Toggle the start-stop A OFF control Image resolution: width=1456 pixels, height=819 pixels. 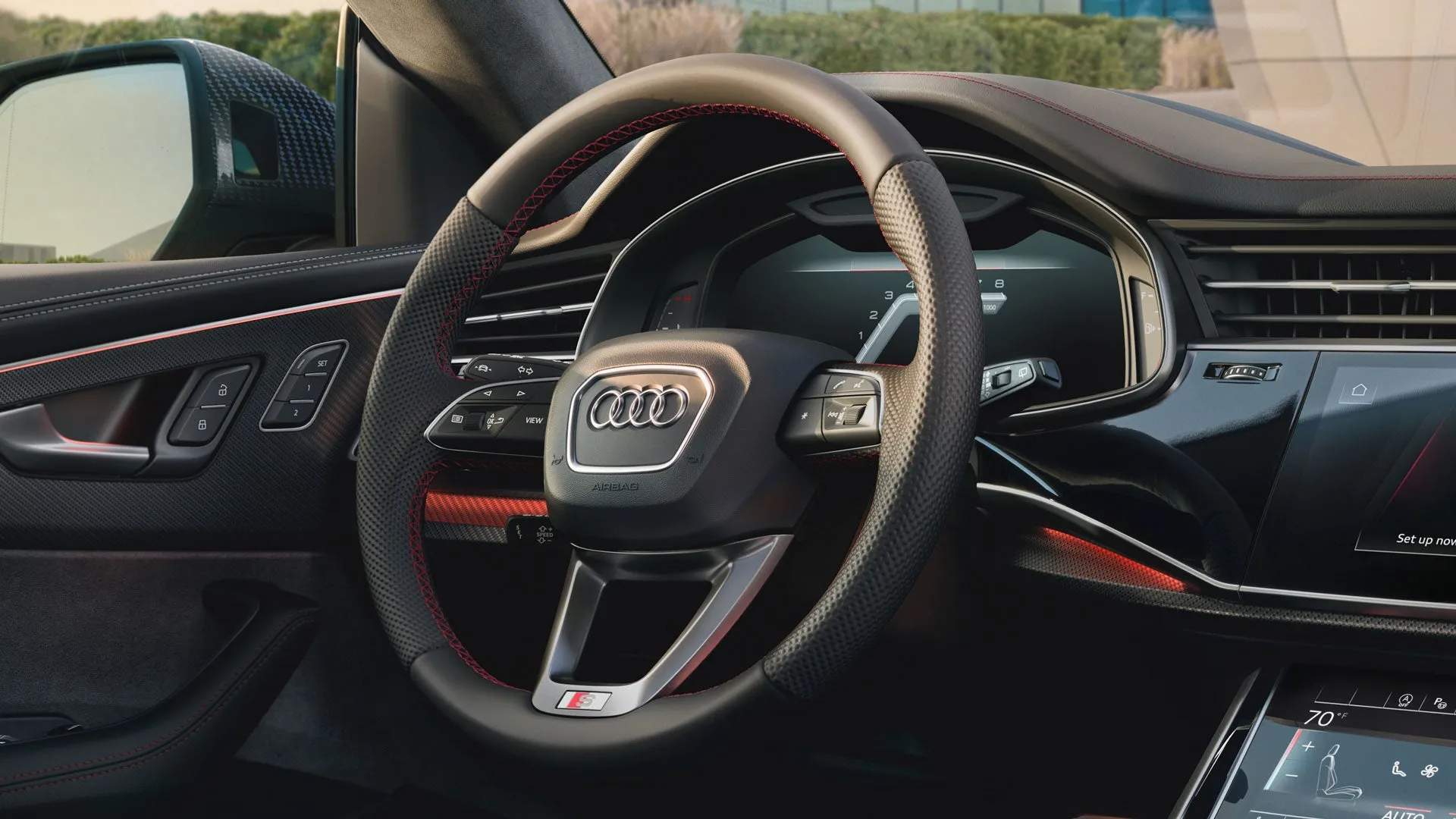click(1404, 701)
